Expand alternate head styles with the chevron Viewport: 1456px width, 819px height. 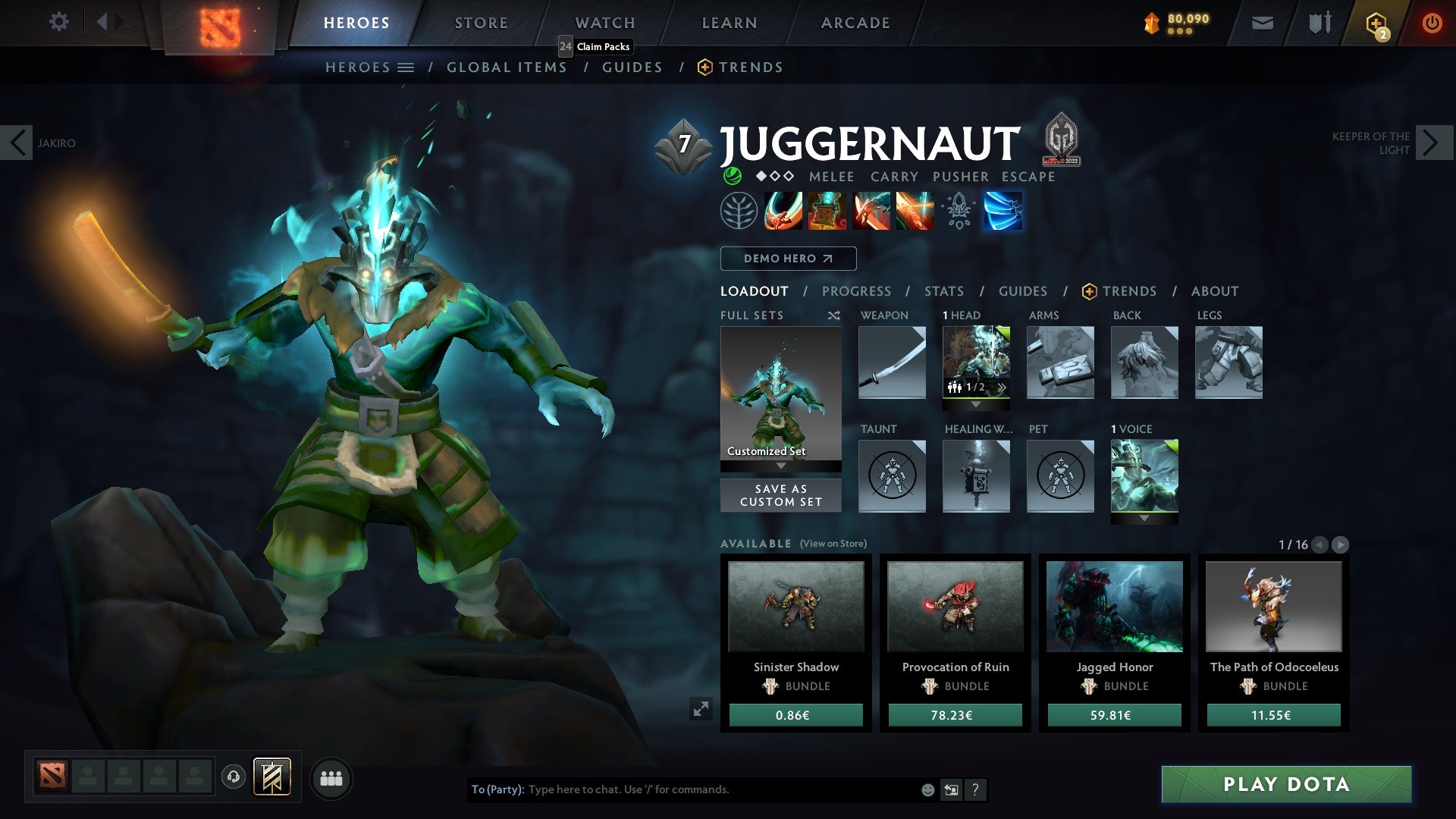click(1003, 388)
